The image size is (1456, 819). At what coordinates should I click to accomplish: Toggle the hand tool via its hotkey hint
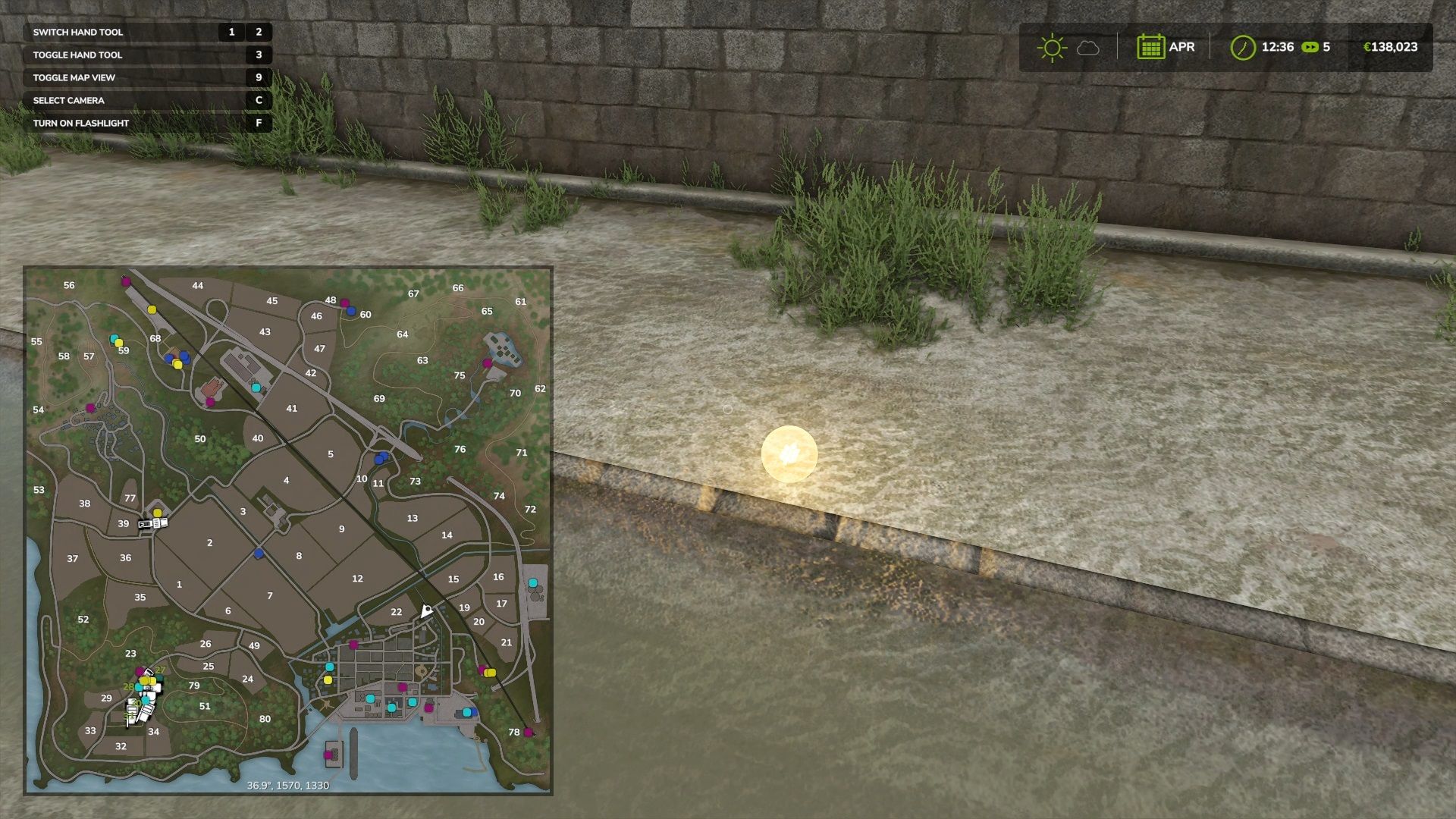click(78, 55)
